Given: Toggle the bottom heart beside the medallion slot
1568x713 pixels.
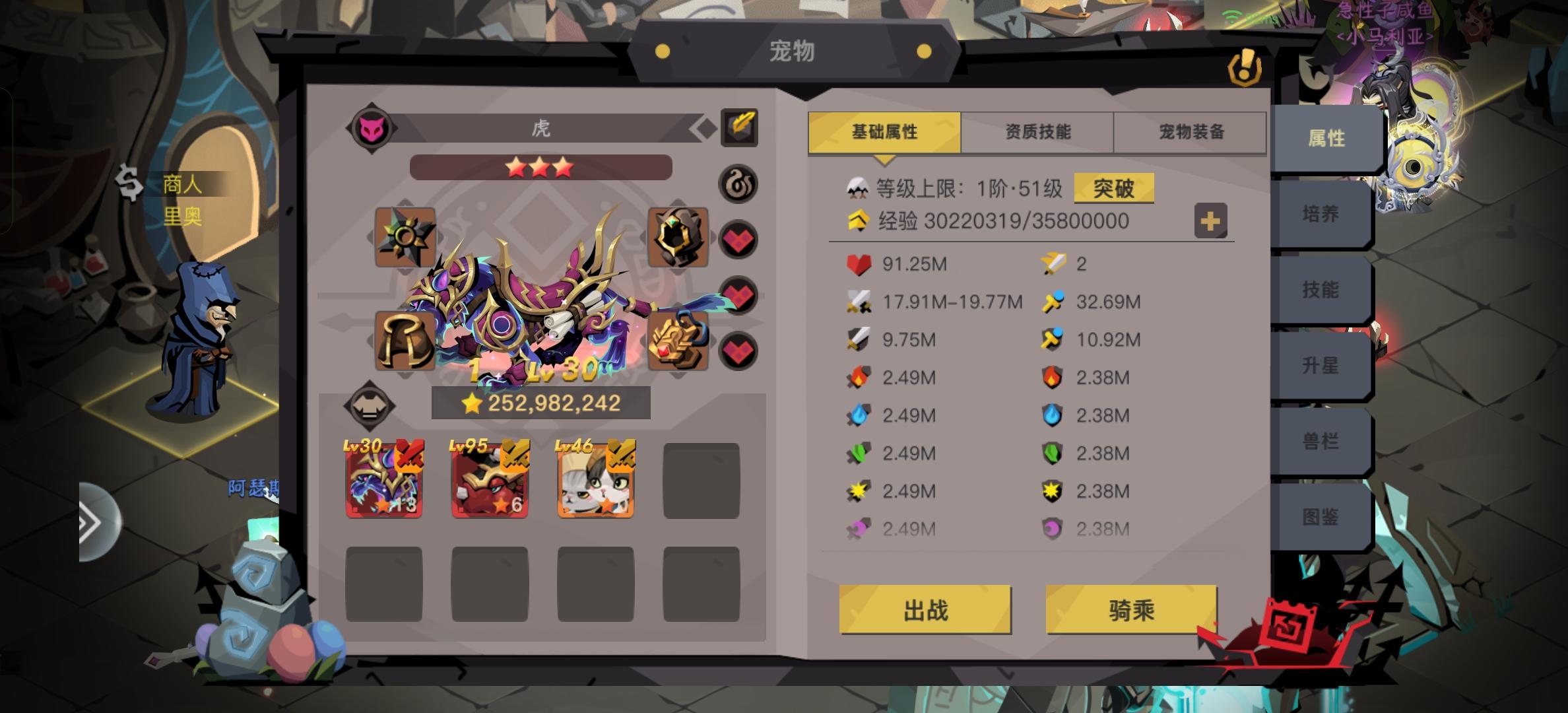Looking at the screenshot, I should tap(739, 348).
